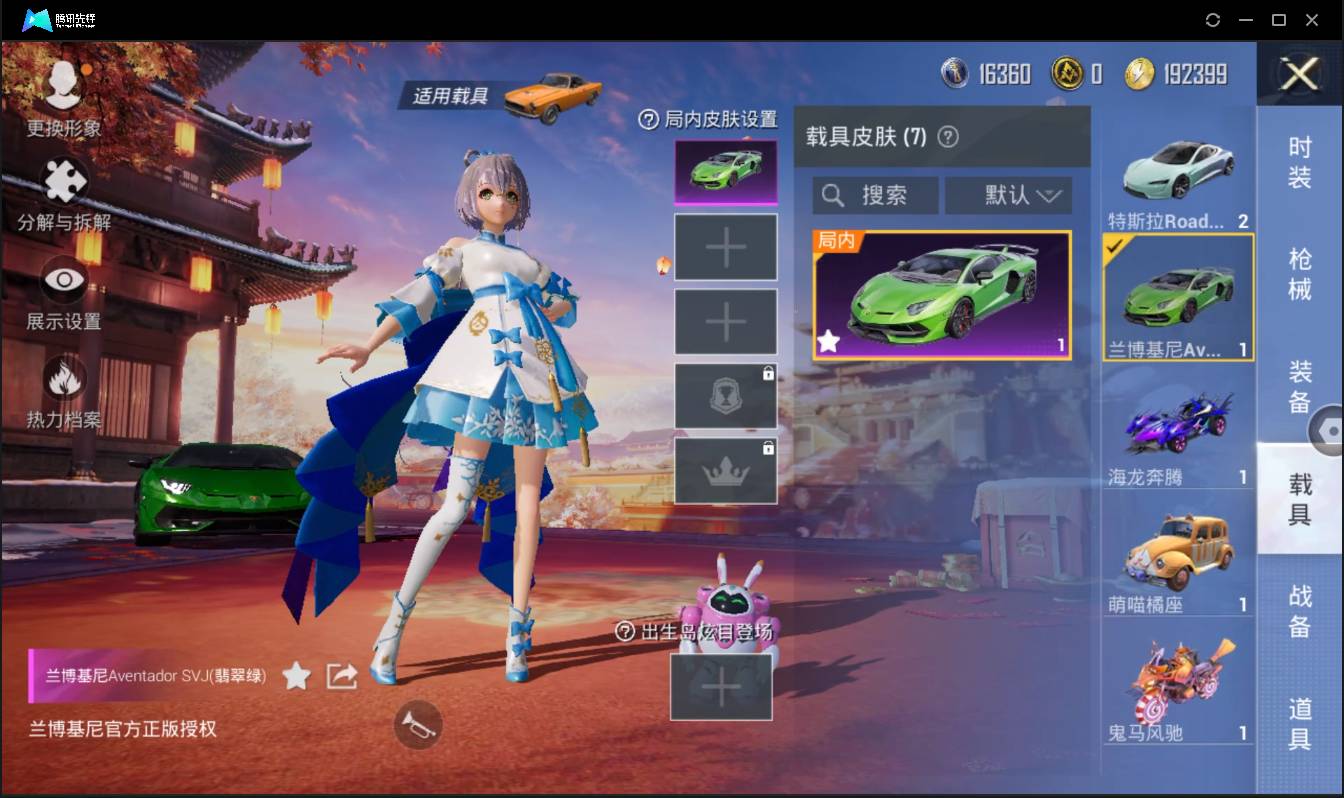
Task: Click an empty plus slot to add a skin
Action: (725, 246)
